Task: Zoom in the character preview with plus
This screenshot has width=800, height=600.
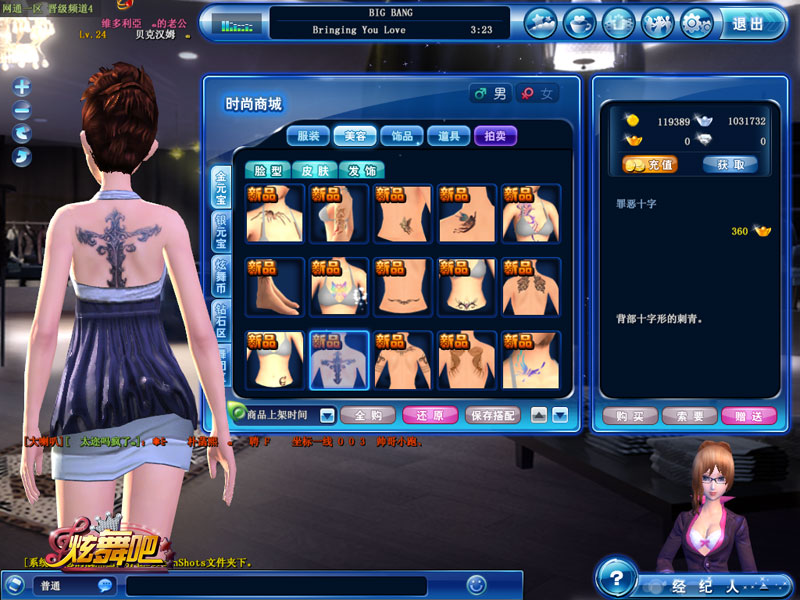Action: click(x=22, y=88)
